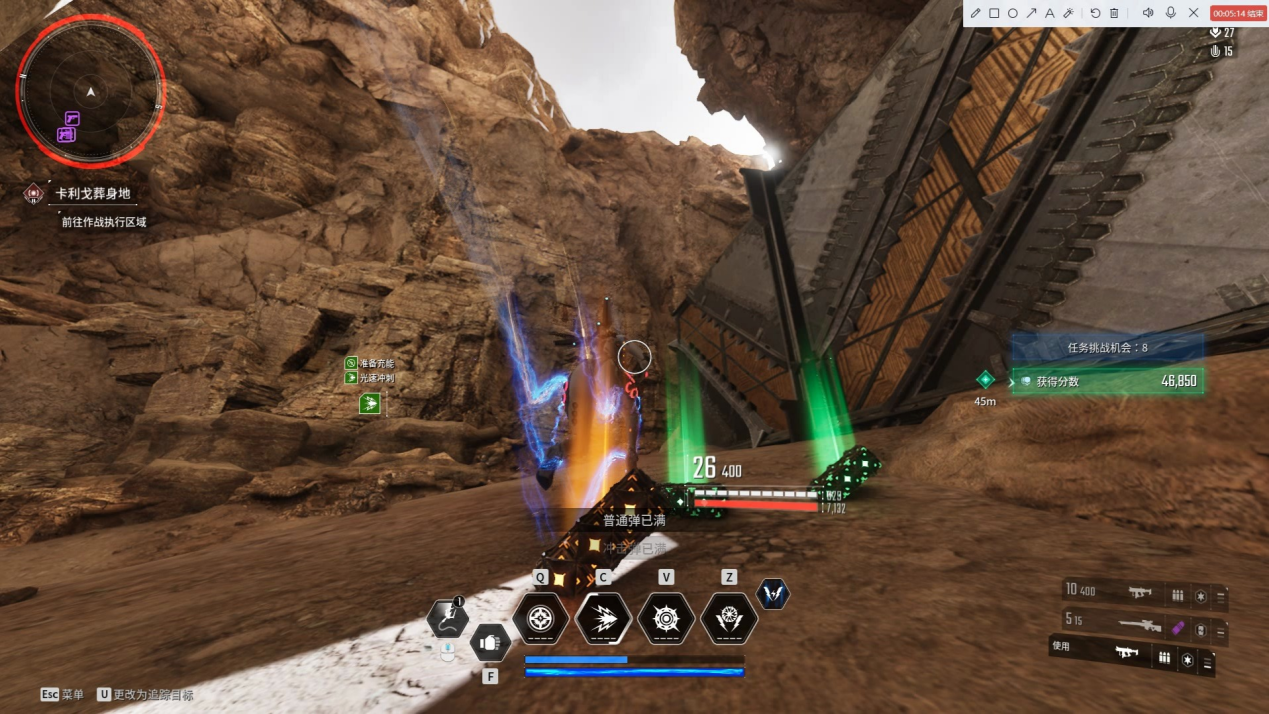This screenshot has height=714, width=1269.
Task: Toggle the microphone in the recording toolbar
Action: point(1170,13)
